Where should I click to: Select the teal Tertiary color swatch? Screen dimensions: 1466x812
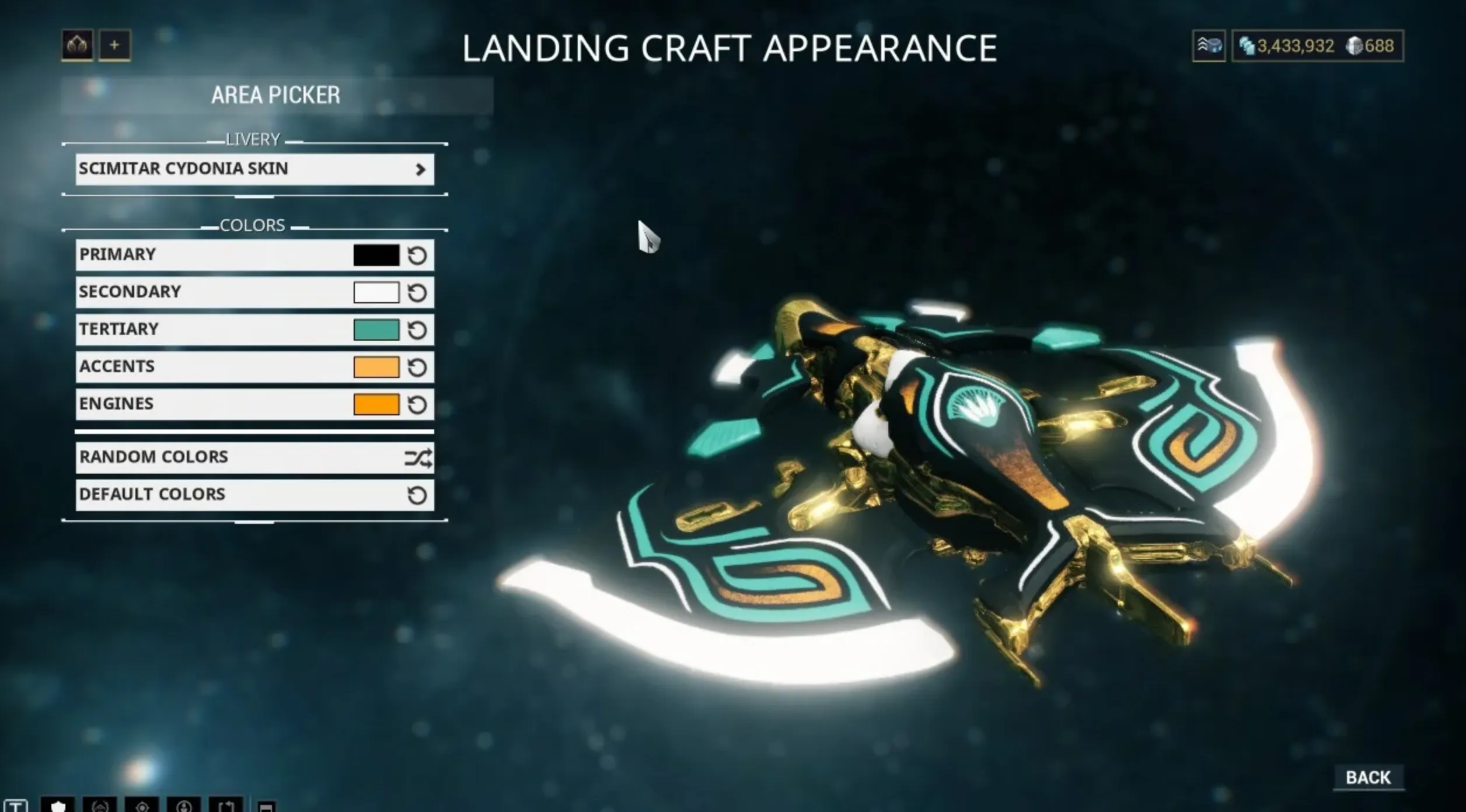(376, 330)
